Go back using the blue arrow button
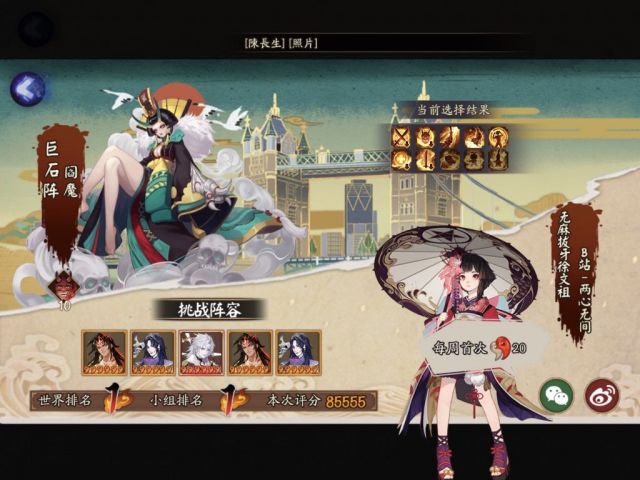Viewport: 640px width, 480px height. 27,89
